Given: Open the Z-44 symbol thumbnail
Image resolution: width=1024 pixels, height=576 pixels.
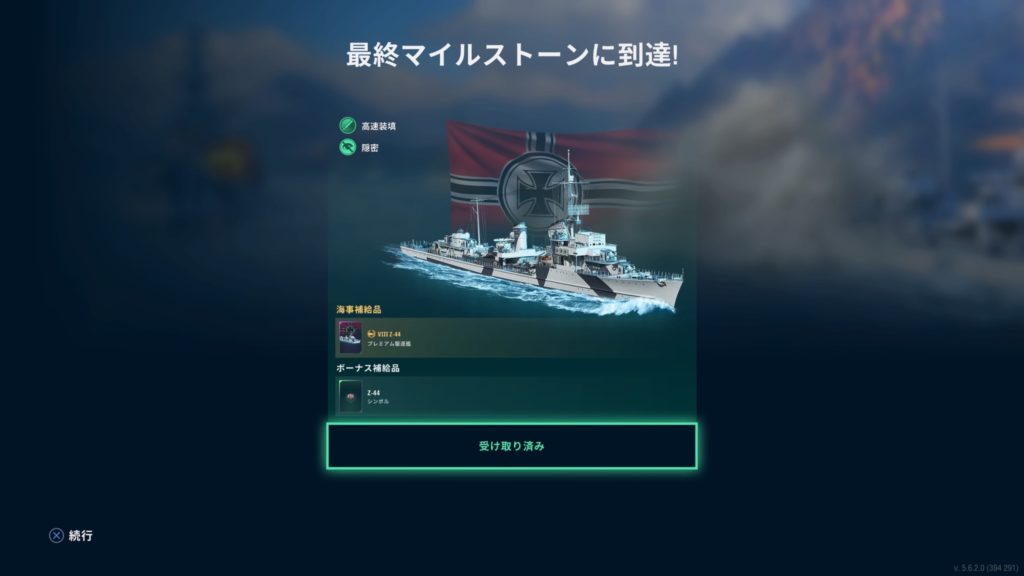Looking at the screenshot, I should pyautogui.click(x=350, y=397).
